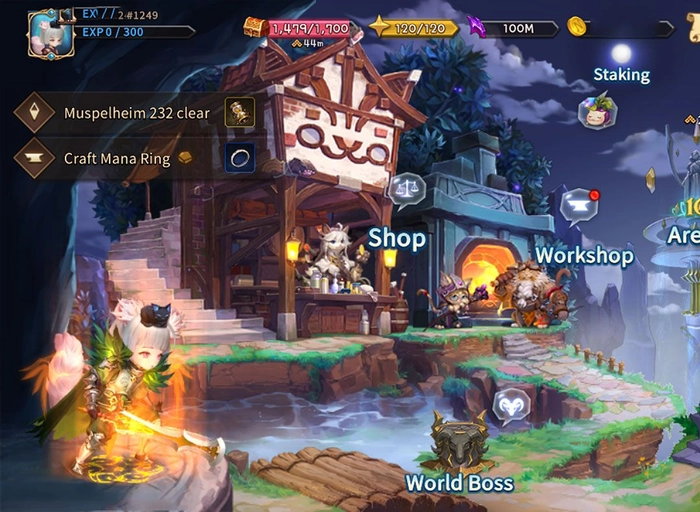
Task: Open the Workshop
Action: (x=584, y=256)
